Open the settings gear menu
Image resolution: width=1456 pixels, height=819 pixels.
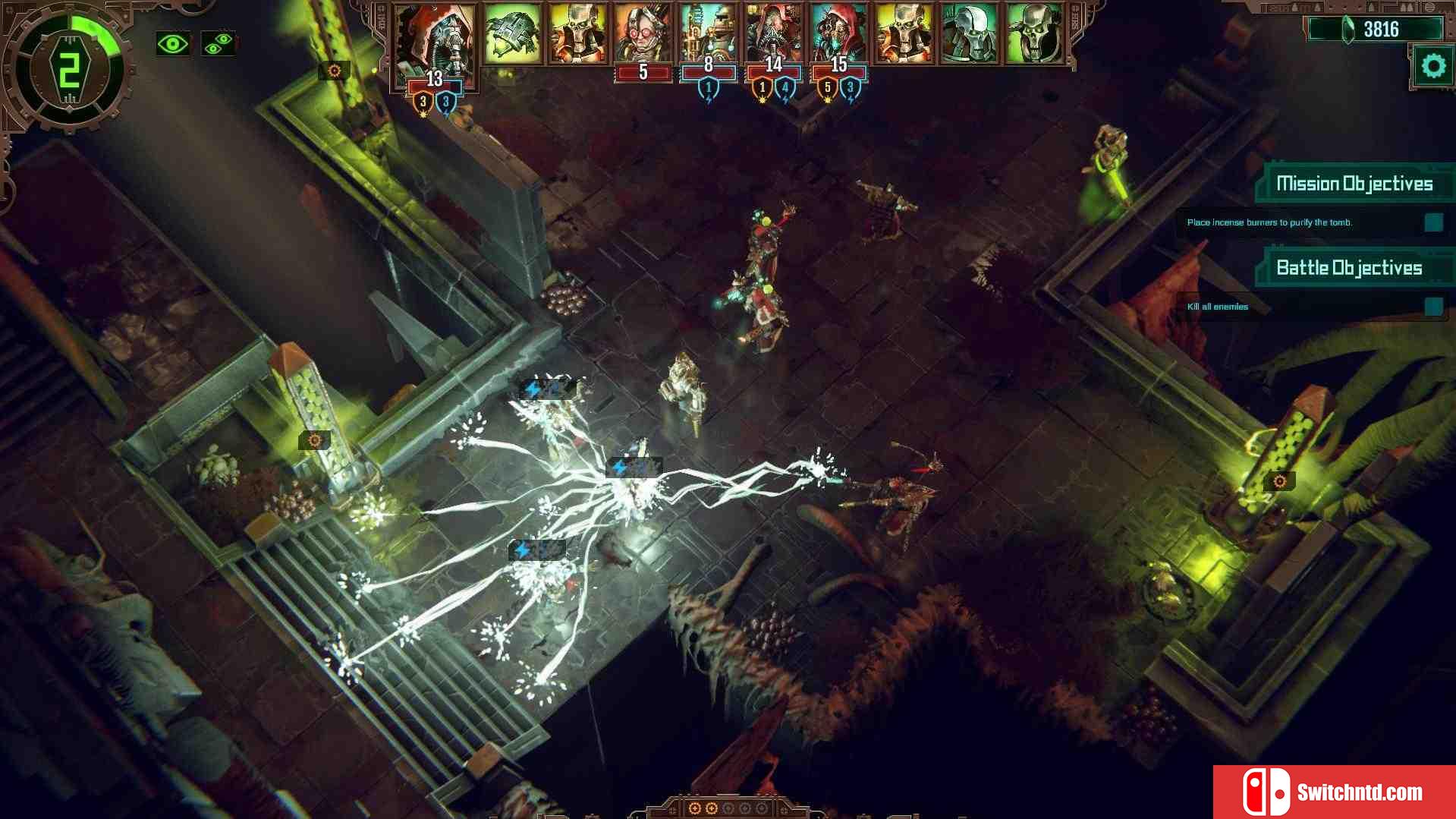pyautogui.click(x=1432, y=67)
